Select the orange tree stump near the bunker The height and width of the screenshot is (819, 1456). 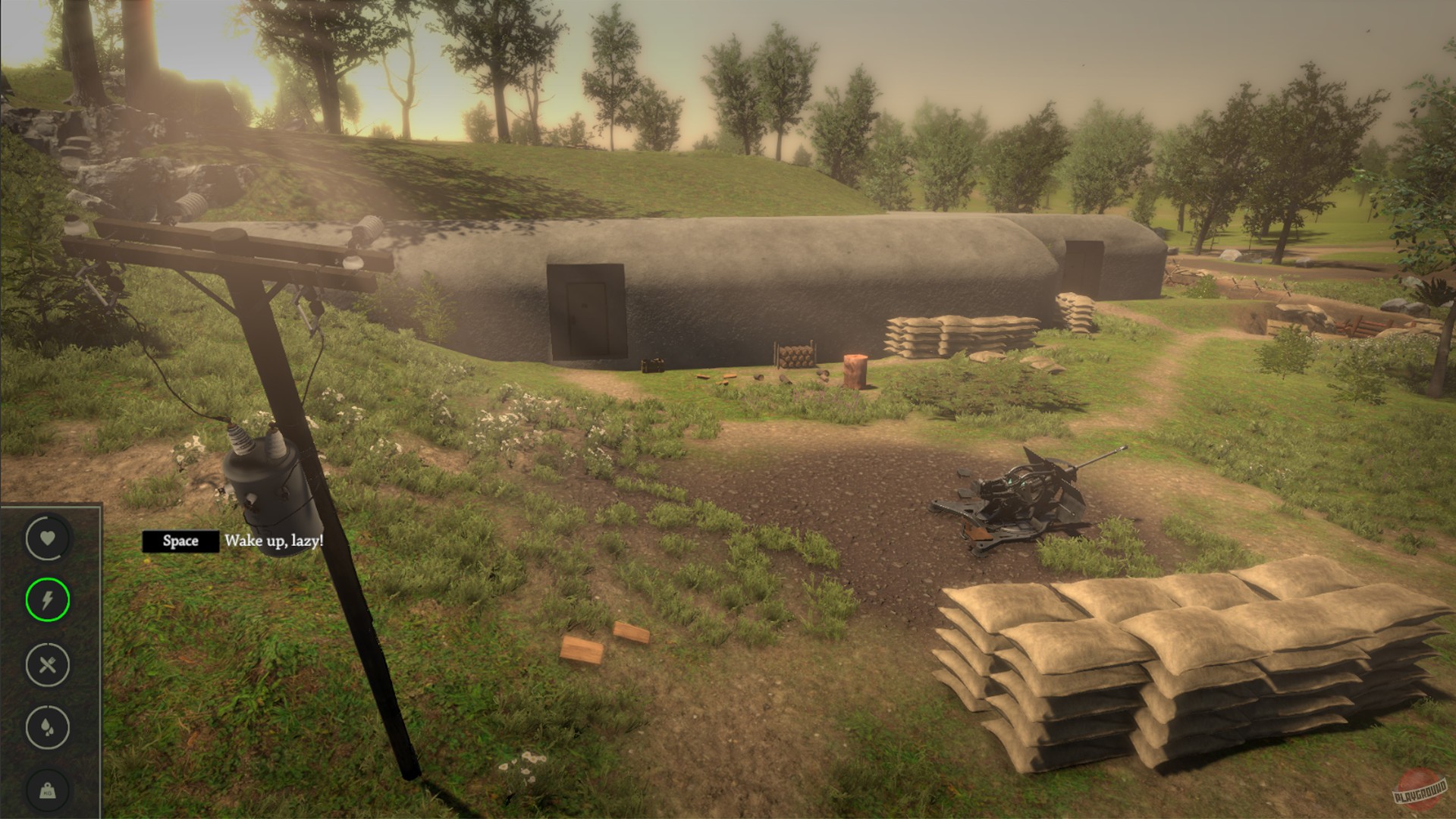coord(855,372)
